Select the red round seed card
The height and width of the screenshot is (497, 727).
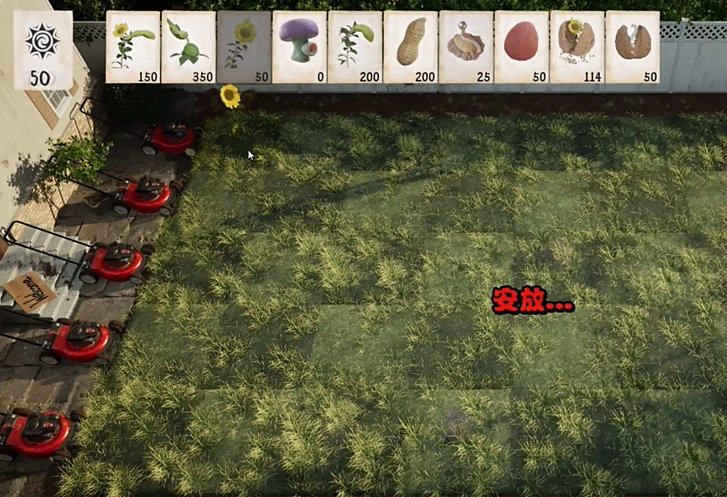coord(521,46)
